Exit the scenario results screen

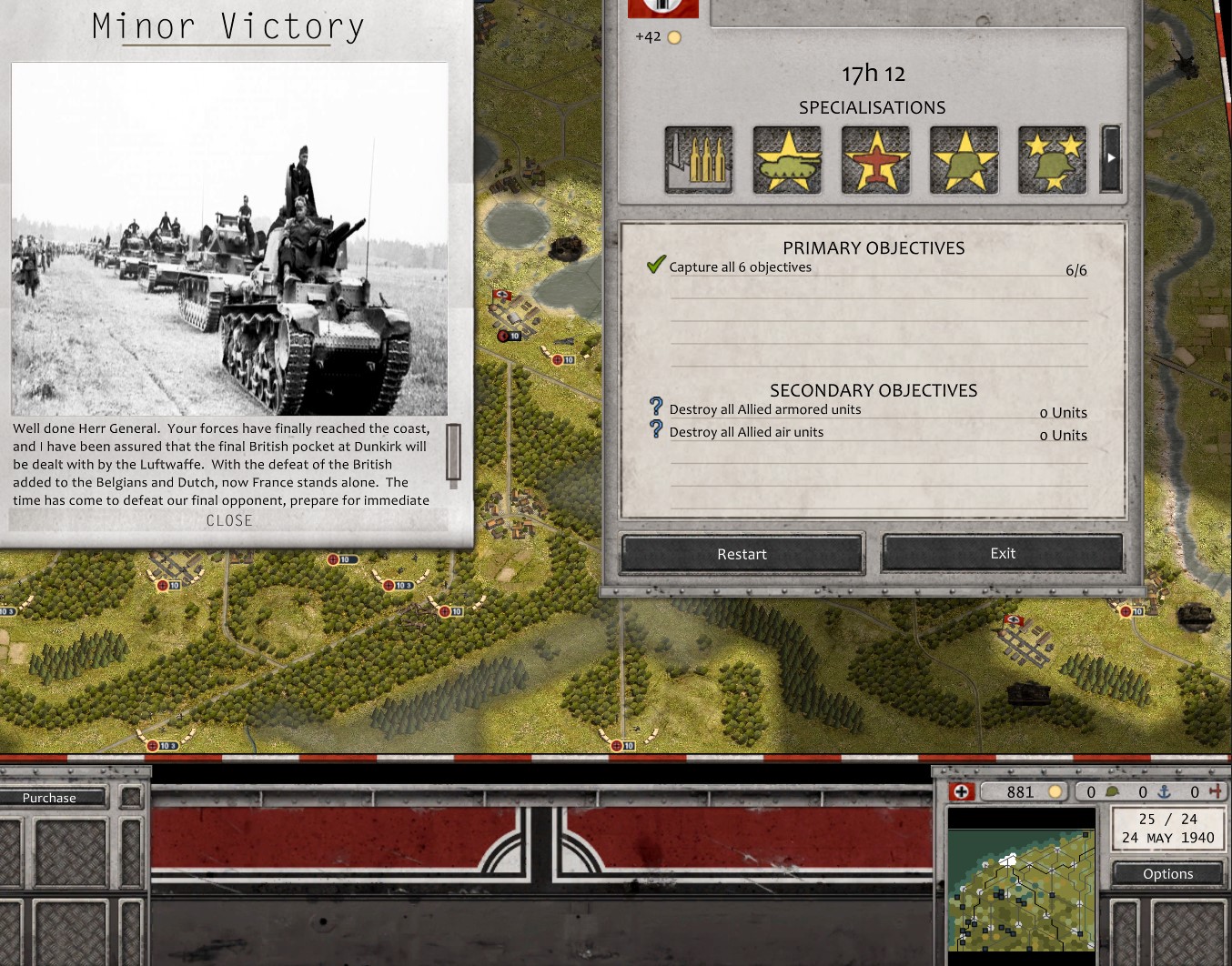(x=1002, y=553)
